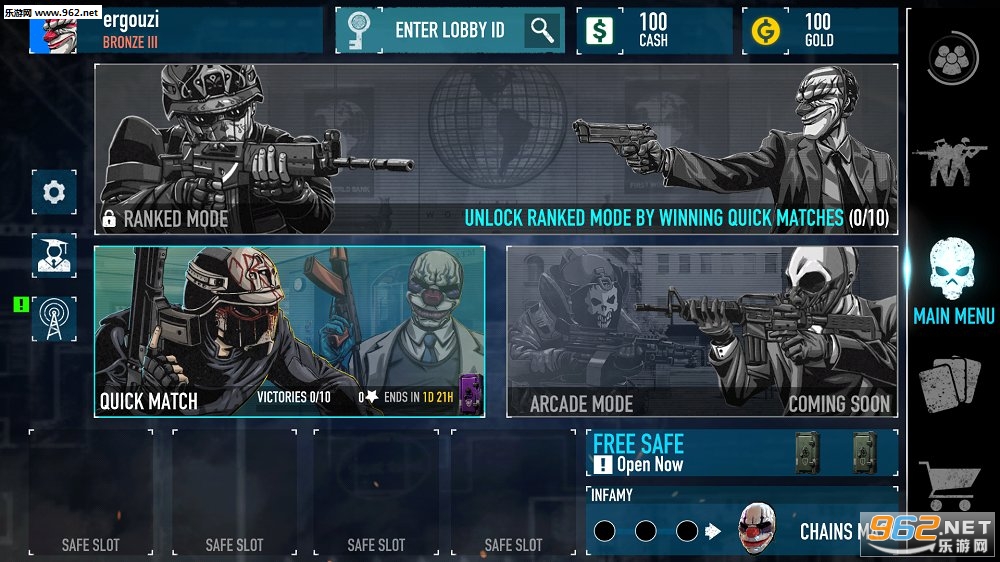Open the graduate tutorial icon
Screen dimensions: 1000x562
54,255
